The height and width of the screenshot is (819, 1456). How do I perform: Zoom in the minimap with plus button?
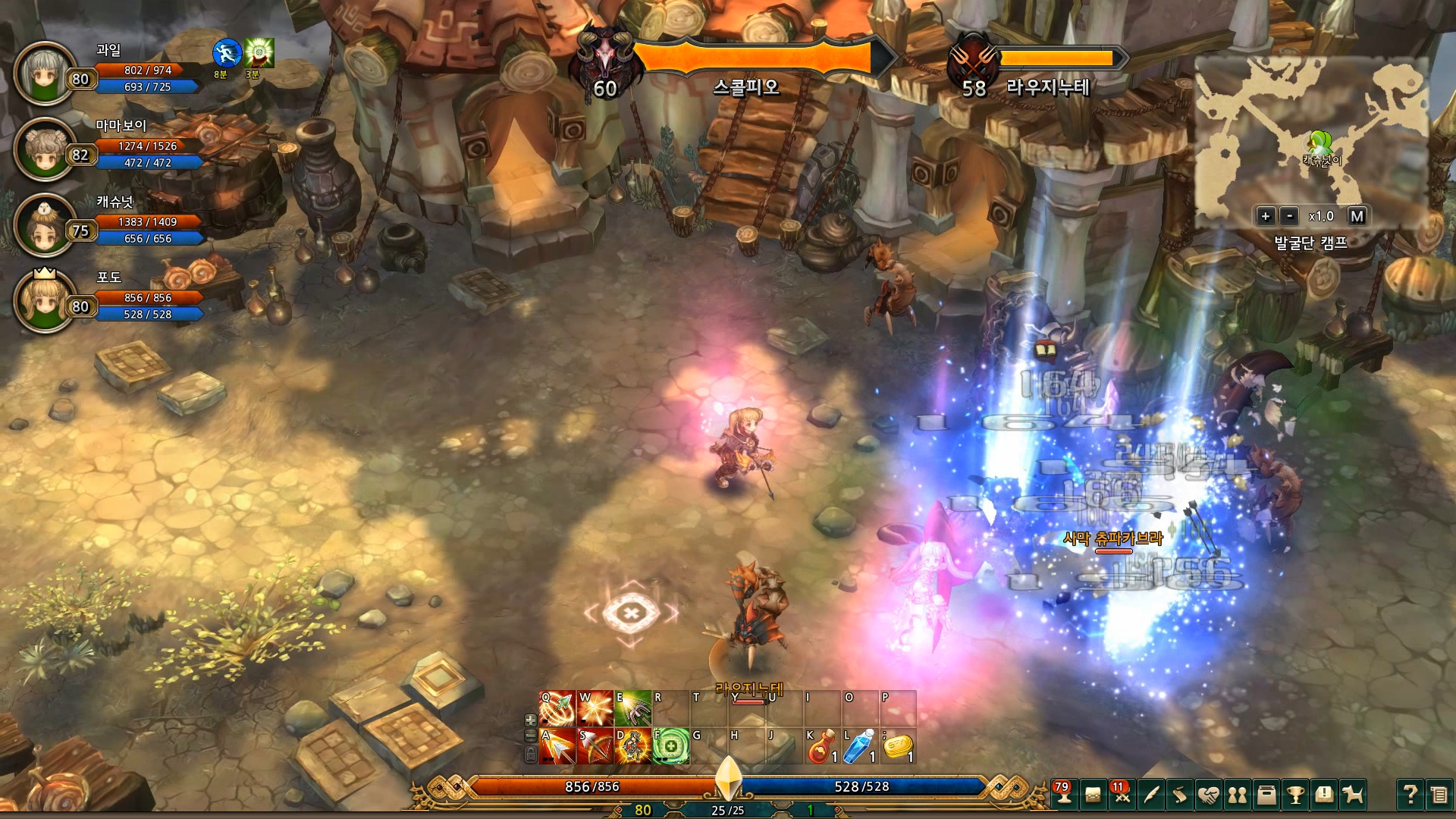pos(1265,216)
